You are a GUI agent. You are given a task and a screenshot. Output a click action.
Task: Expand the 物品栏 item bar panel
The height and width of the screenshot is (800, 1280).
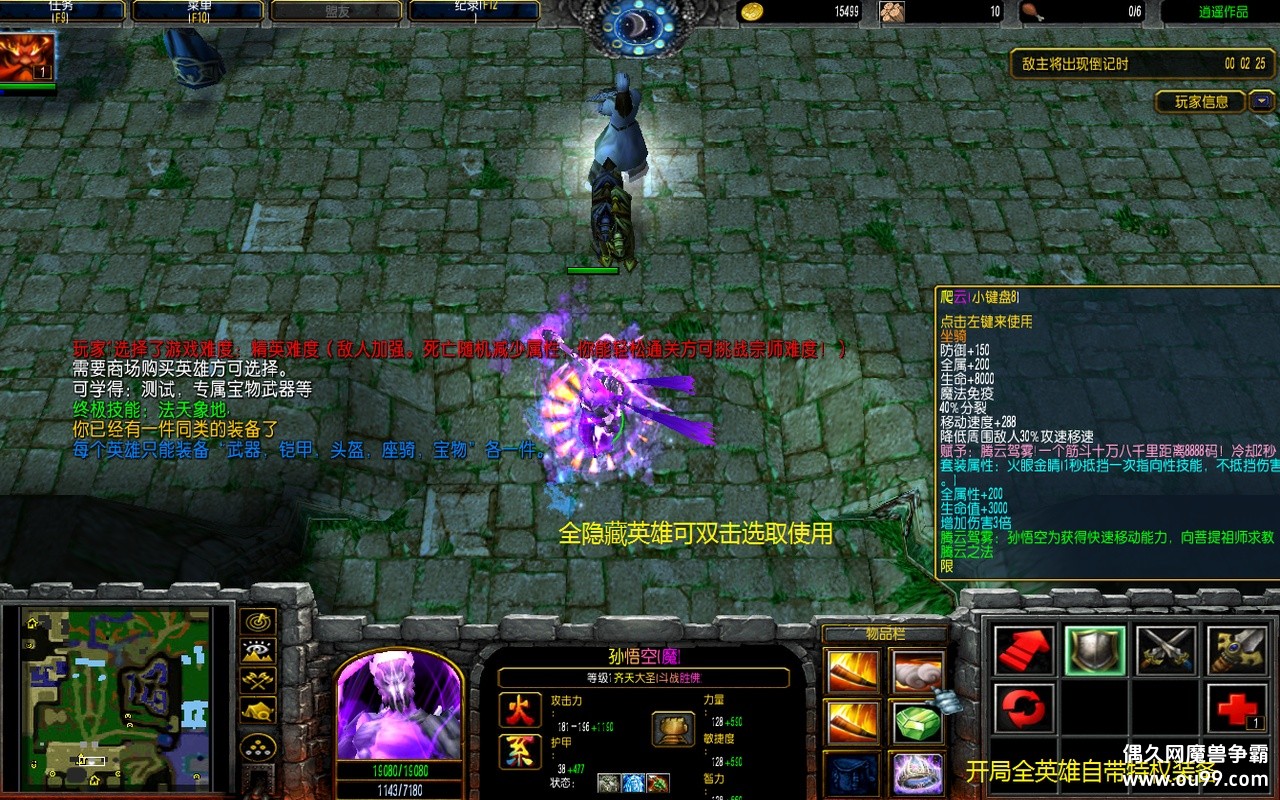[x=885, y=633]
